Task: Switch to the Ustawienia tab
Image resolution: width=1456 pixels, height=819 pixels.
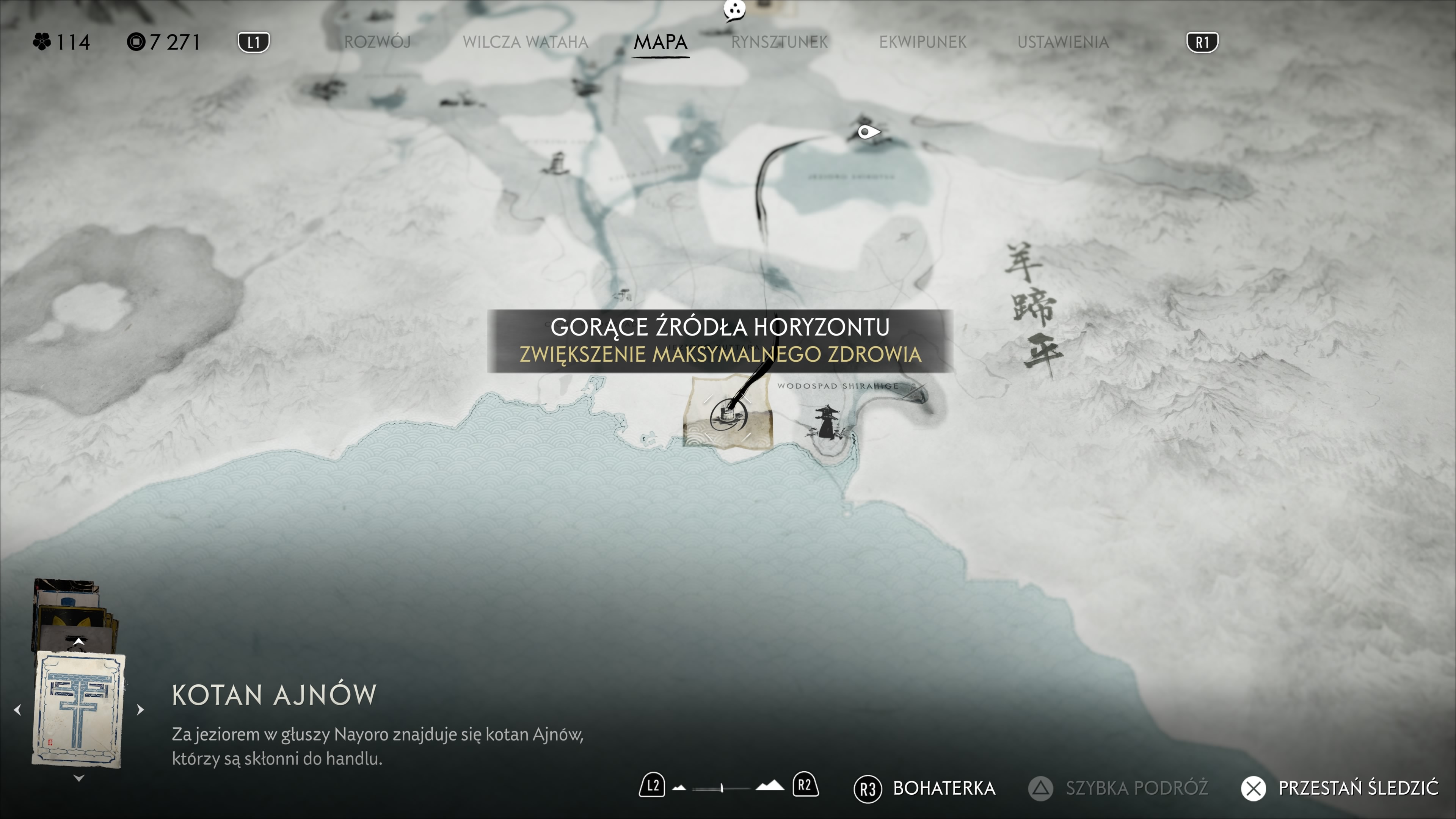Action: coord(1062,42)
